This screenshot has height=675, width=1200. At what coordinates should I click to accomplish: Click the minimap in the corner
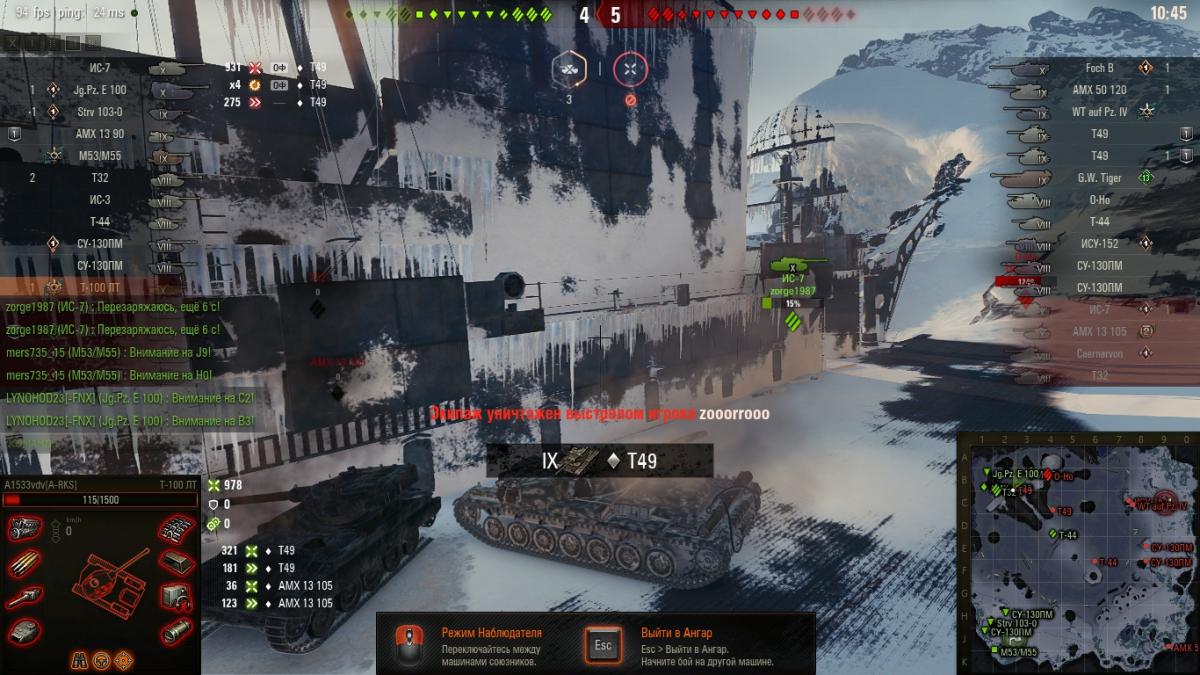click(x=1078, y=553)
